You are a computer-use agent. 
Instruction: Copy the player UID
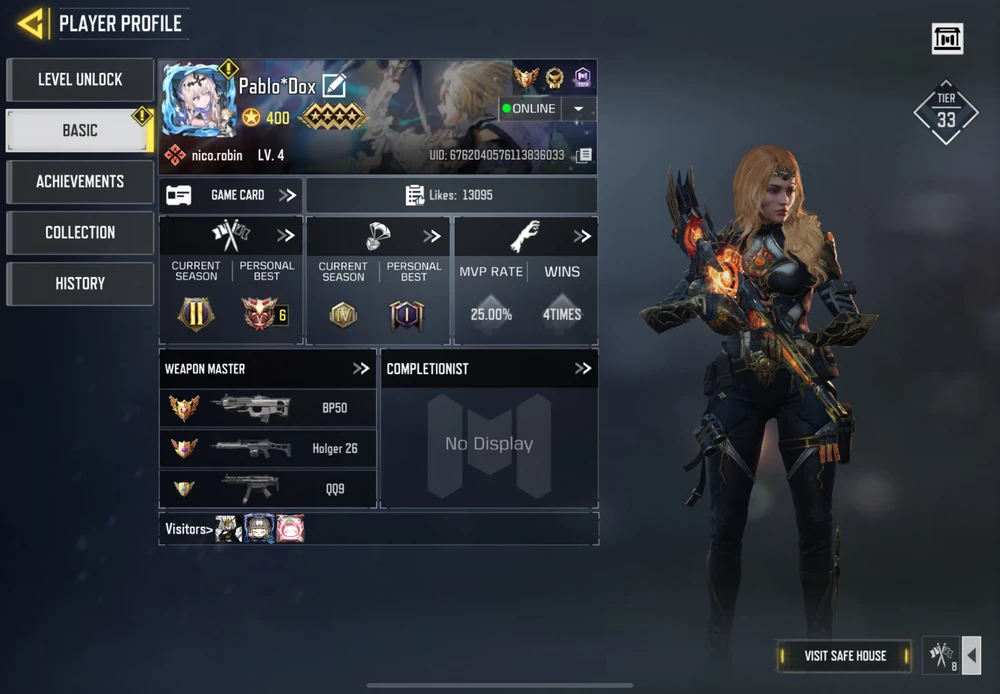pos(585,156)
